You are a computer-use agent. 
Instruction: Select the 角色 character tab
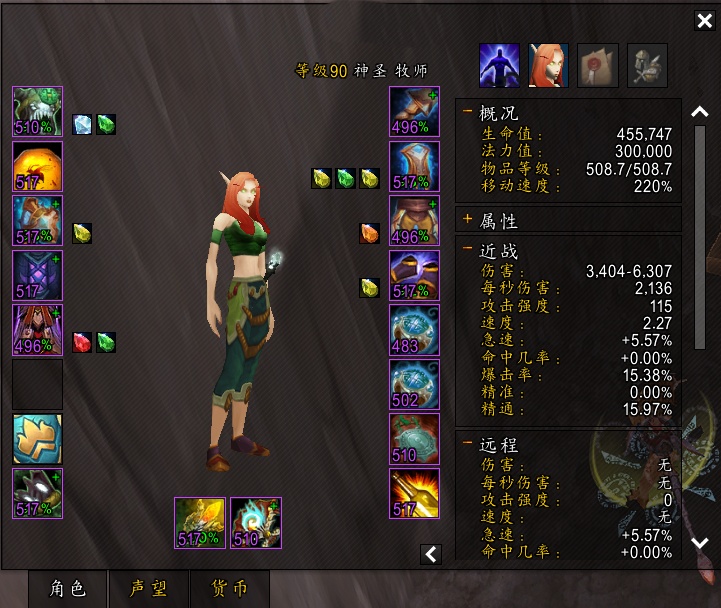[68, 588]
